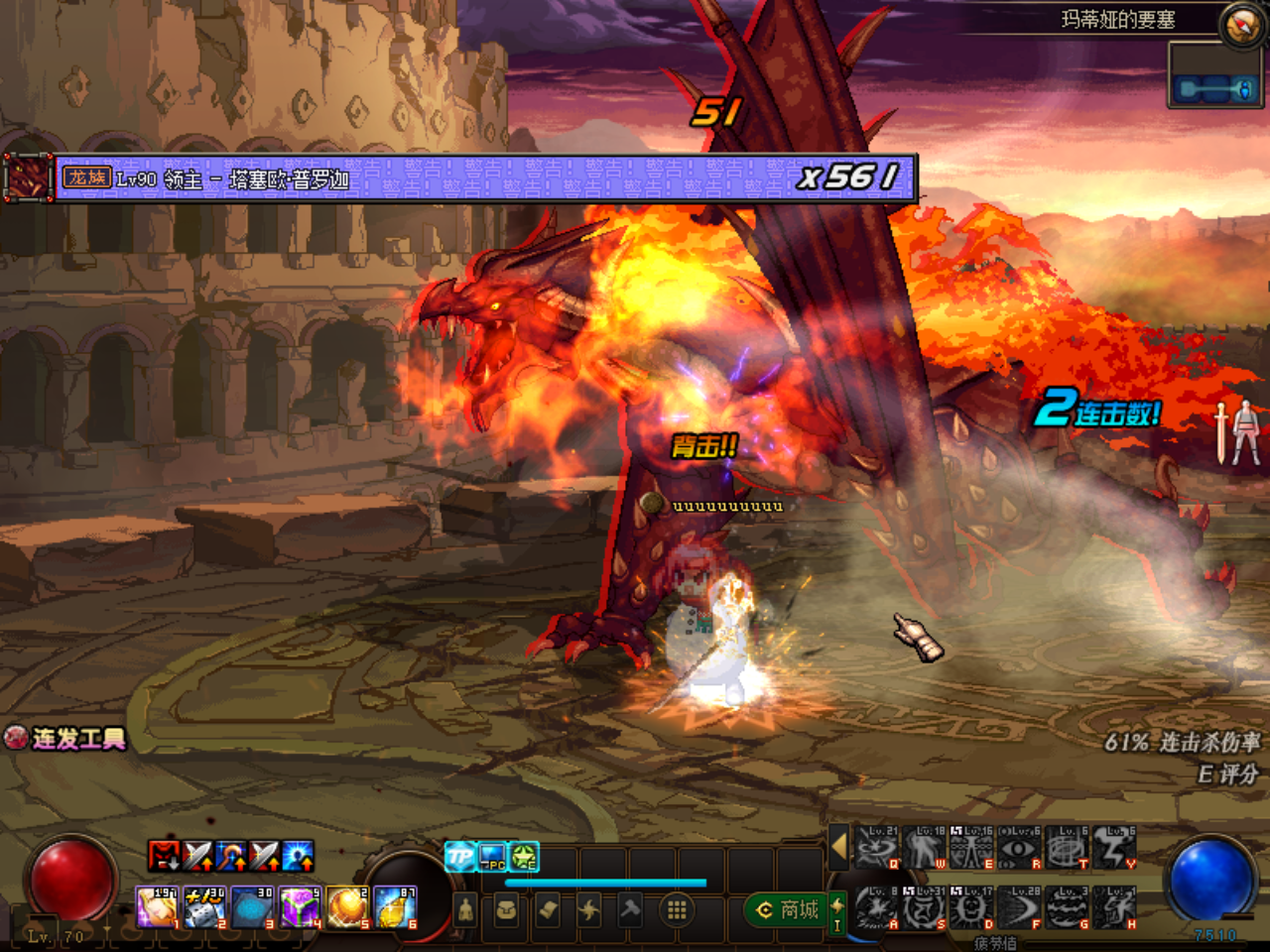Viewport: 1270px width, 952px height.
Task: Select the dungeon room minimap
Action: [x=1216, y=89]
